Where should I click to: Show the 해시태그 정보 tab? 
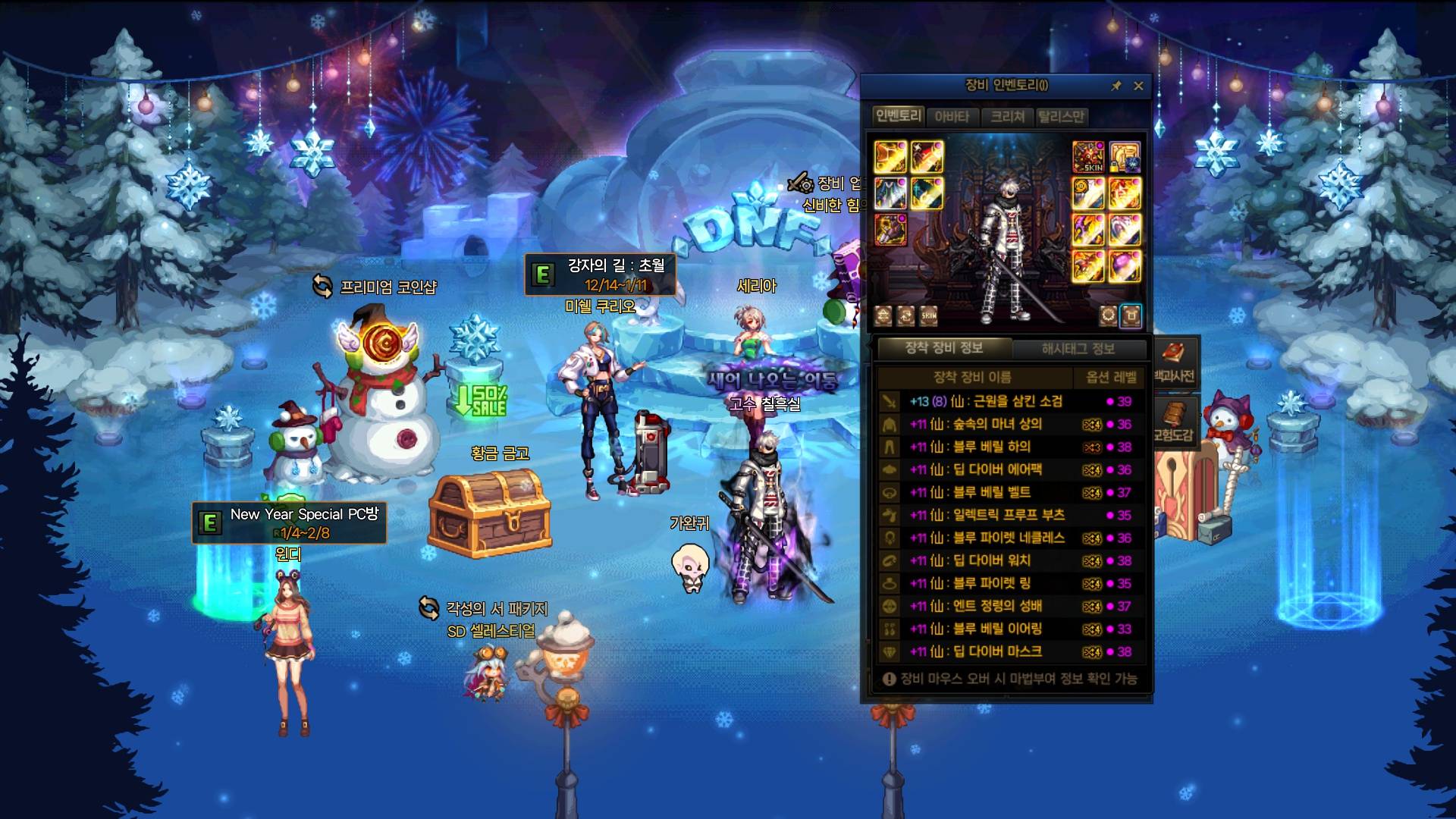click(x=1078, y=349)
